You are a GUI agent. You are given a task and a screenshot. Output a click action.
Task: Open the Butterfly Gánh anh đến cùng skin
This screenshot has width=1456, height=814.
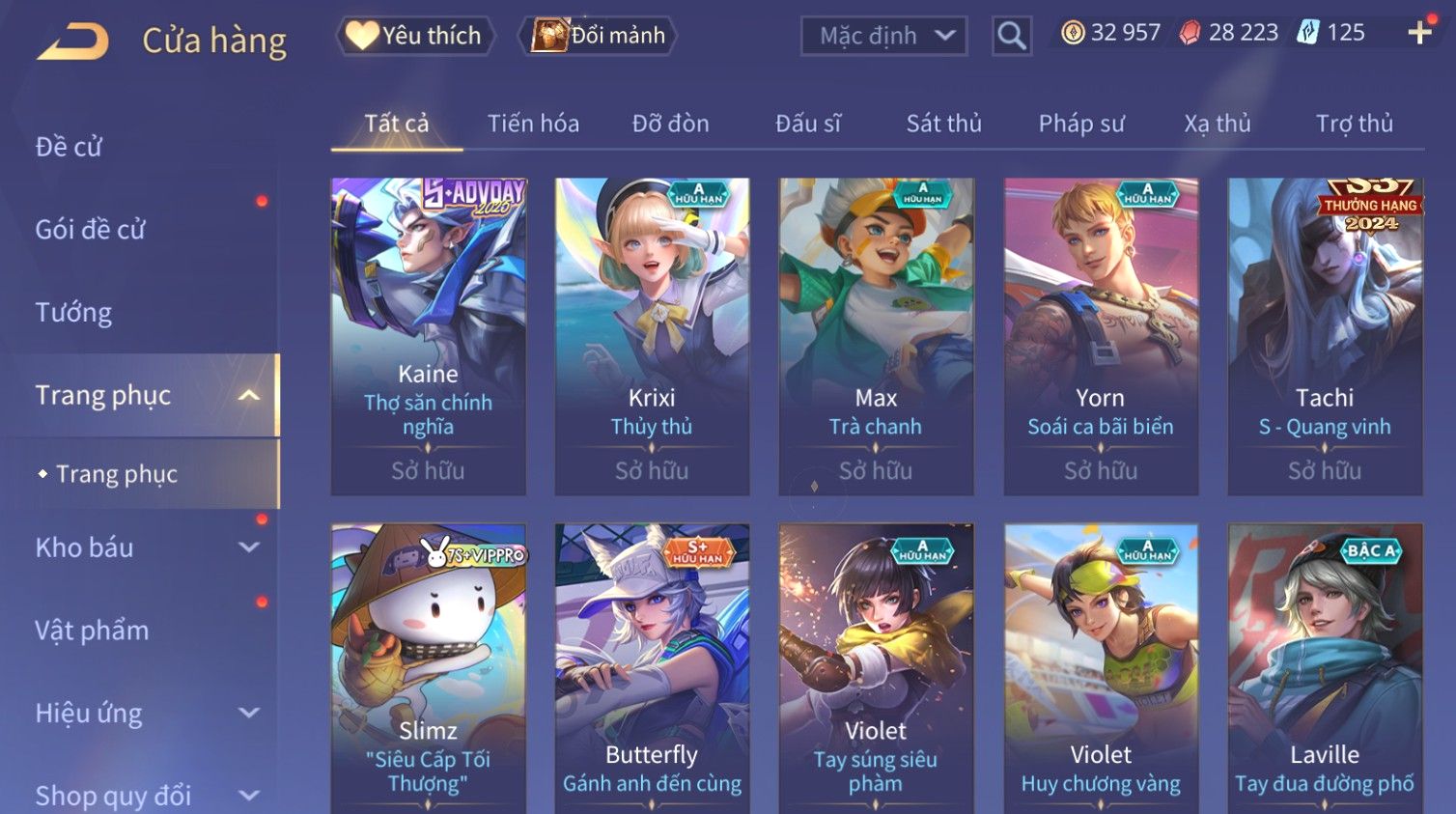point(652,666)
